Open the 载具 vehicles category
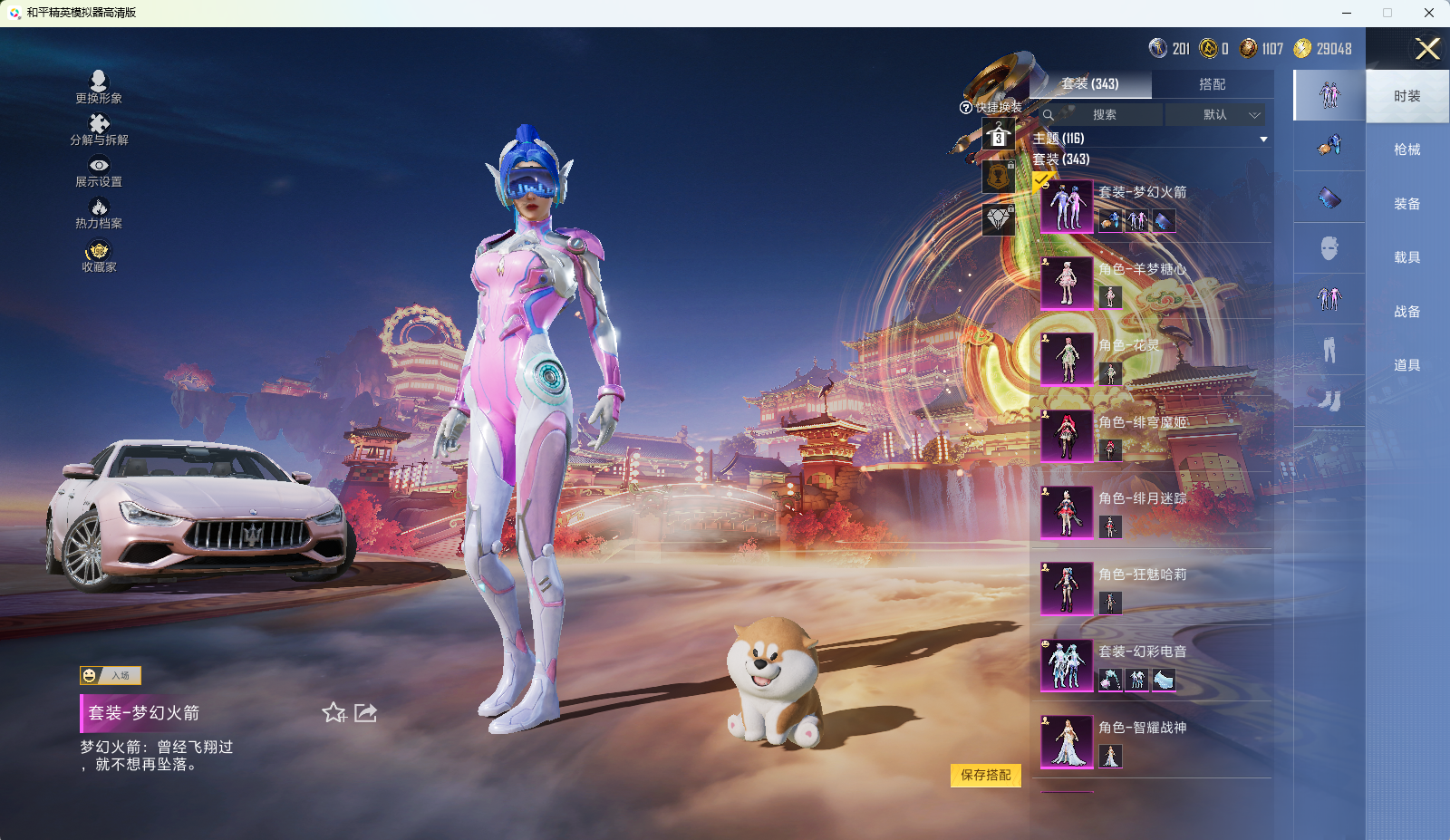The image size is (1450, 840). click(x=1406, y=257)
